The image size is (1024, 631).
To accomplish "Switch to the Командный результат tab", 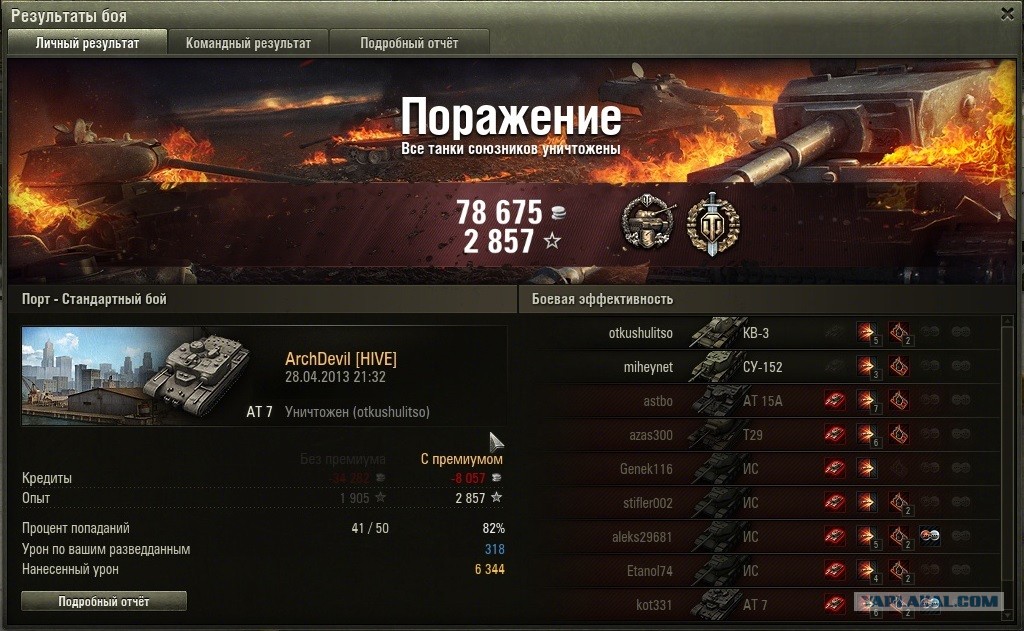I will coord(248,43).
